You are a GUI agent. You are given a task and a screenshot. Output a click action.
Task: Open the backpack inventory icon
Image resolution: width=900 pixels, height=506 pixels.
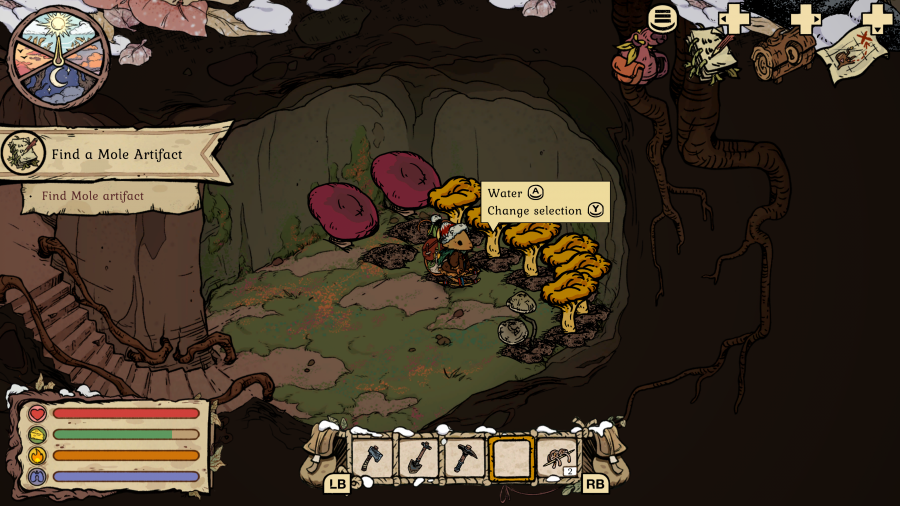(641, 56)
